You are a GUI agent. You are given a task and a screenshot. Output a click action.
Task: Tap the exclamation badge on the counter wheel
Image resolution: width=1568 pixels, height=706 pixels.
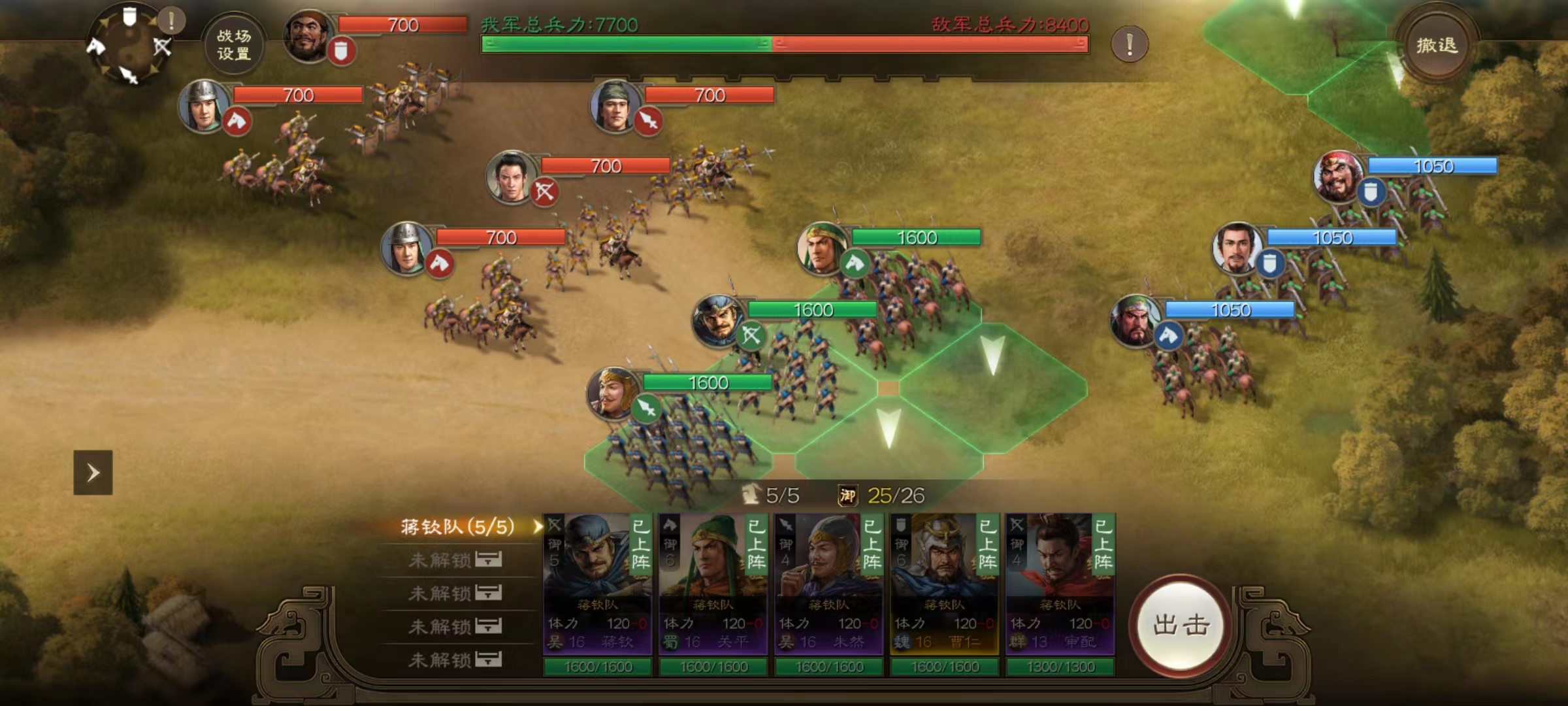(171, 21)
